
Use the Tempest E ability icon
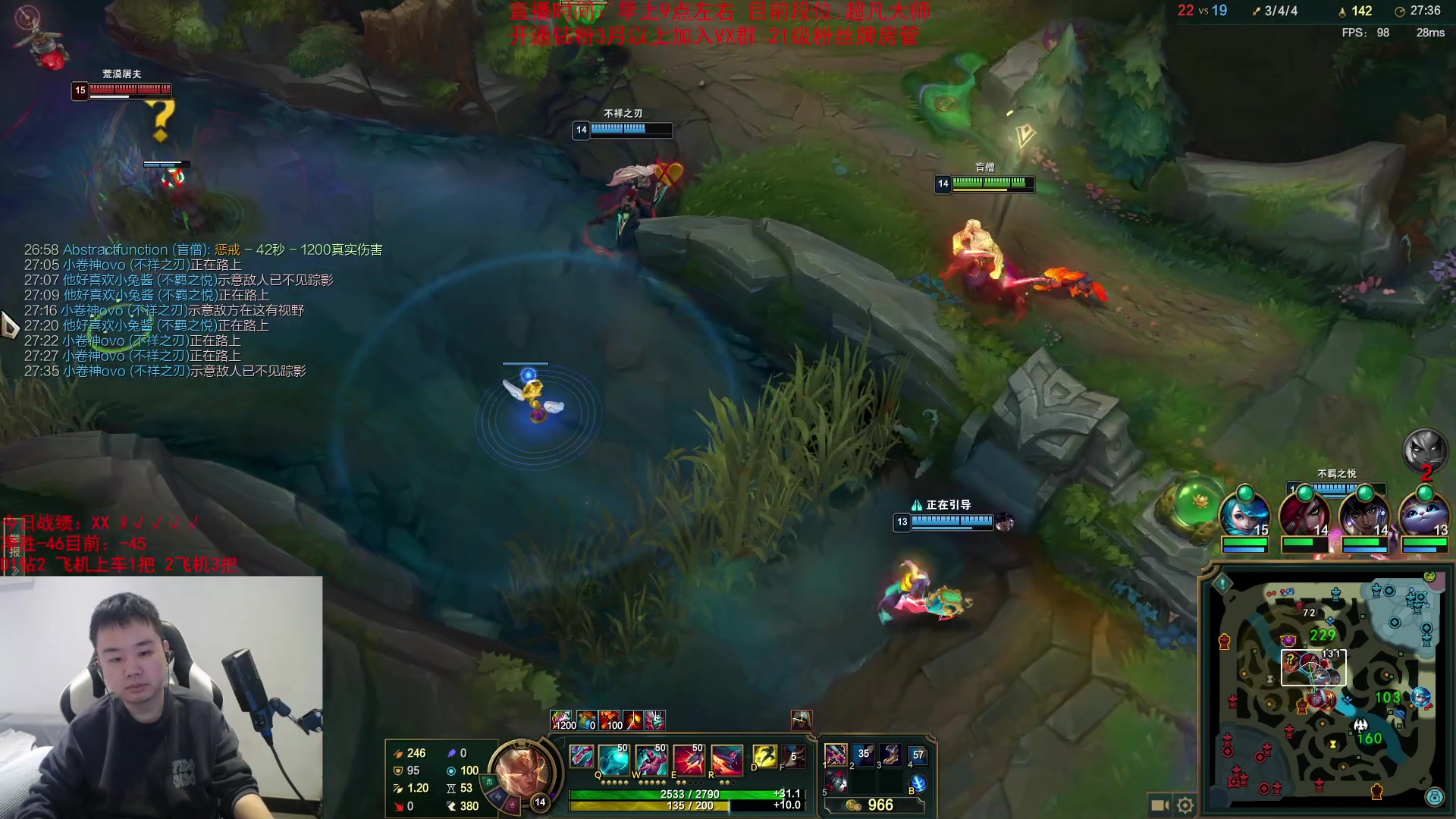click(x=689, y=759)
